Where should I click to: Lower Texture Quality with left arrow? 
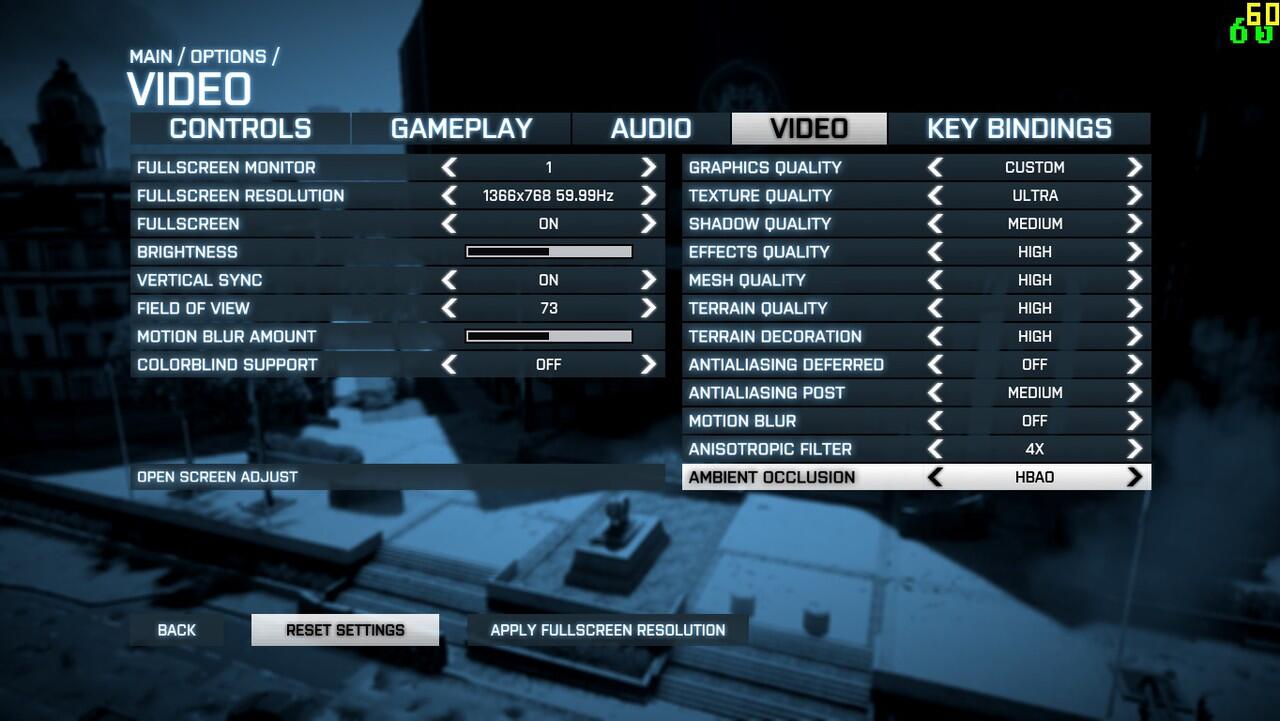coord(935,196)
